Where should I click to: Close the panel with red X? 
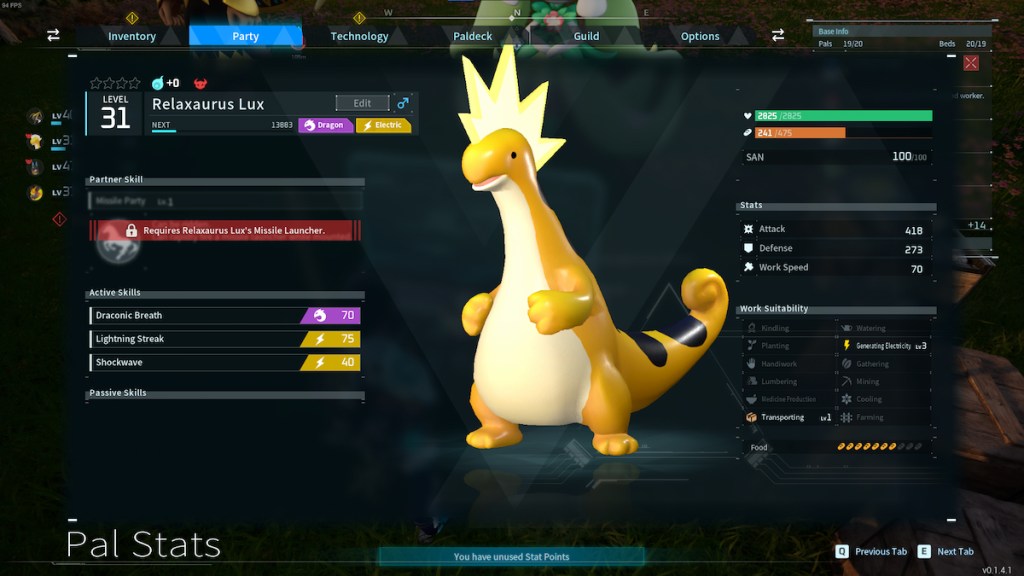[971, 63]
